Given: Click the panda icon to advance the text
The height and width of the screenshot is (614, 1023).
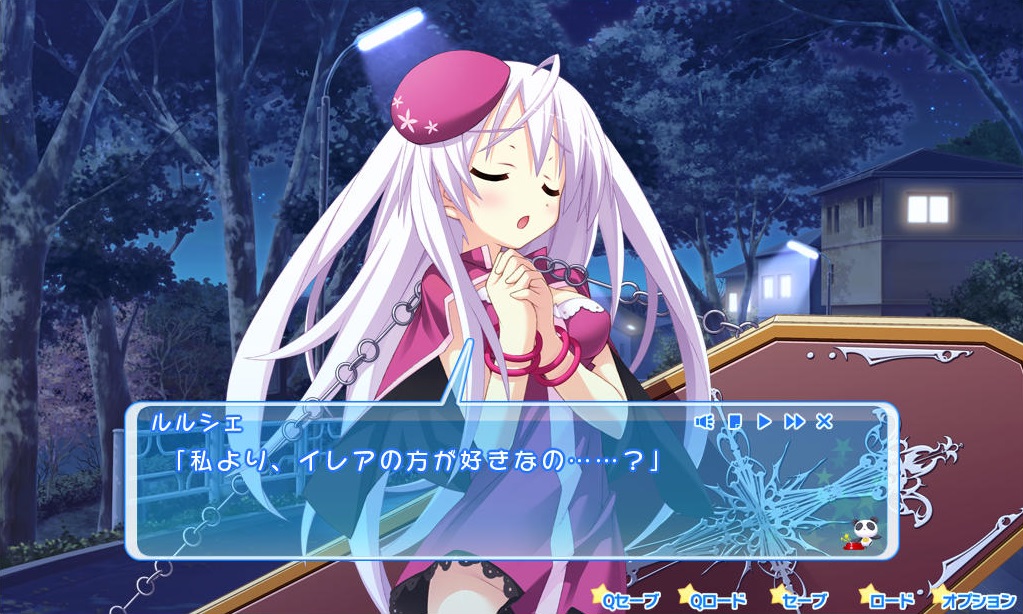Looking at the screenshot, I should pos(861,534).
